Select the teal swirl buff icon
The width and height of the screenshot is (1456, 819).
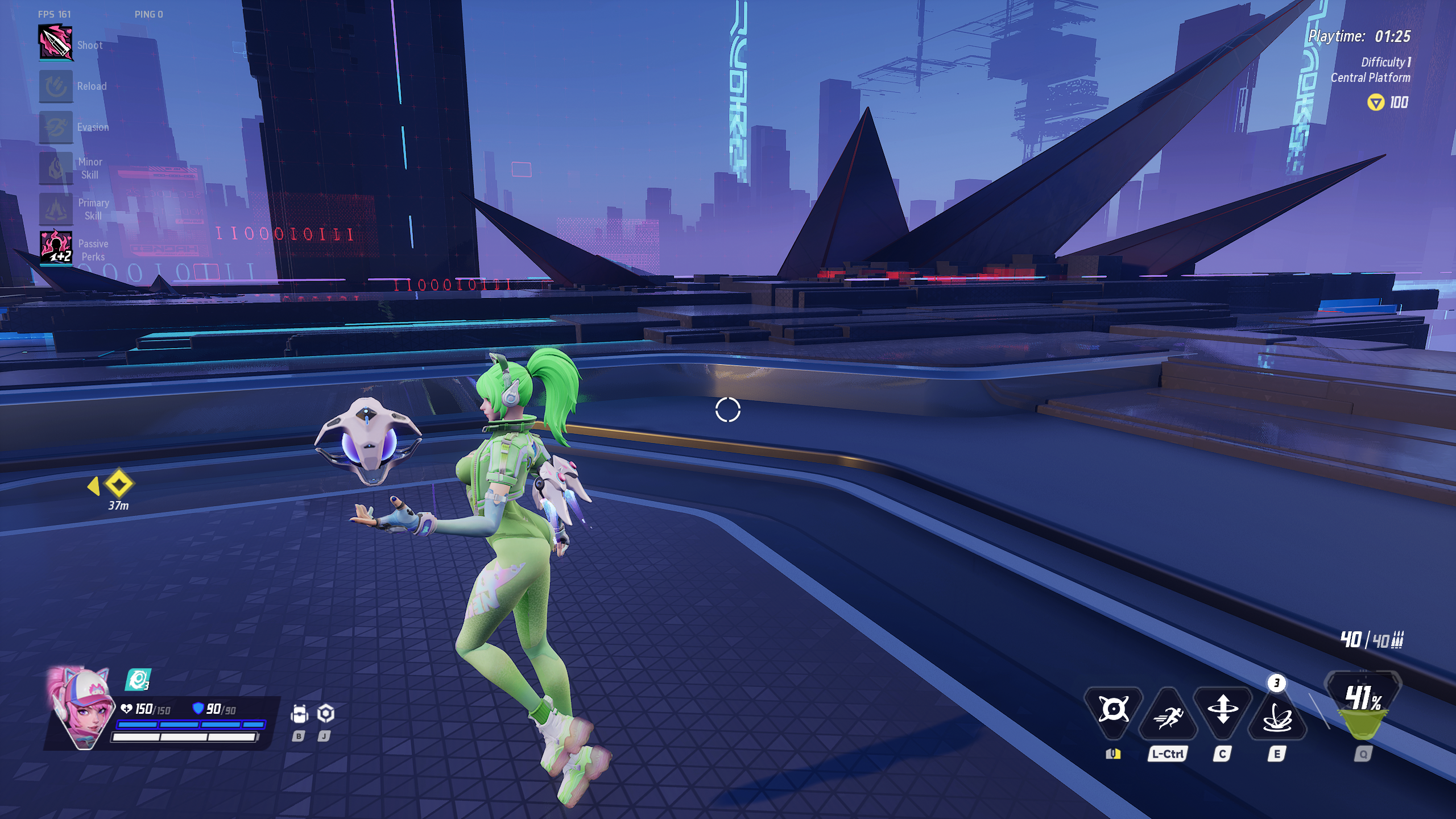click(137, 680)
